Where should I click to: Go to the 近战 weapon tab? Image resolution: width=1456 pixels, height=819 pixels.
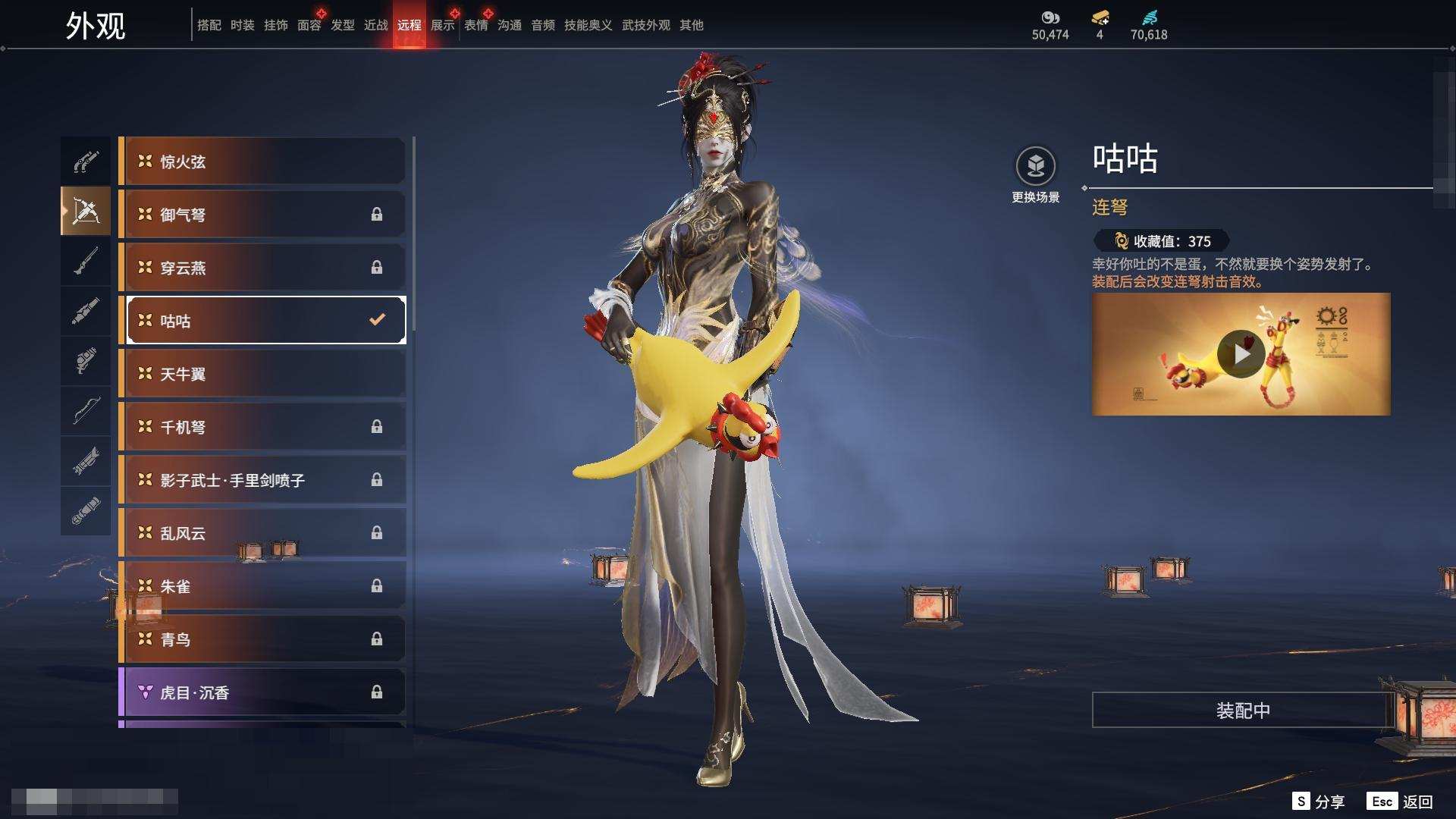tap(375, 25)
